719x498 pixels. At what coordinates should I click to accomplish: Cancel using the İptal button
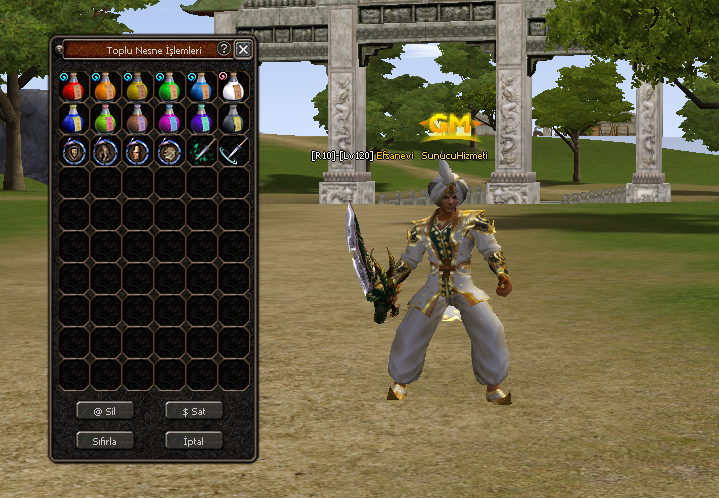point(194,440)
